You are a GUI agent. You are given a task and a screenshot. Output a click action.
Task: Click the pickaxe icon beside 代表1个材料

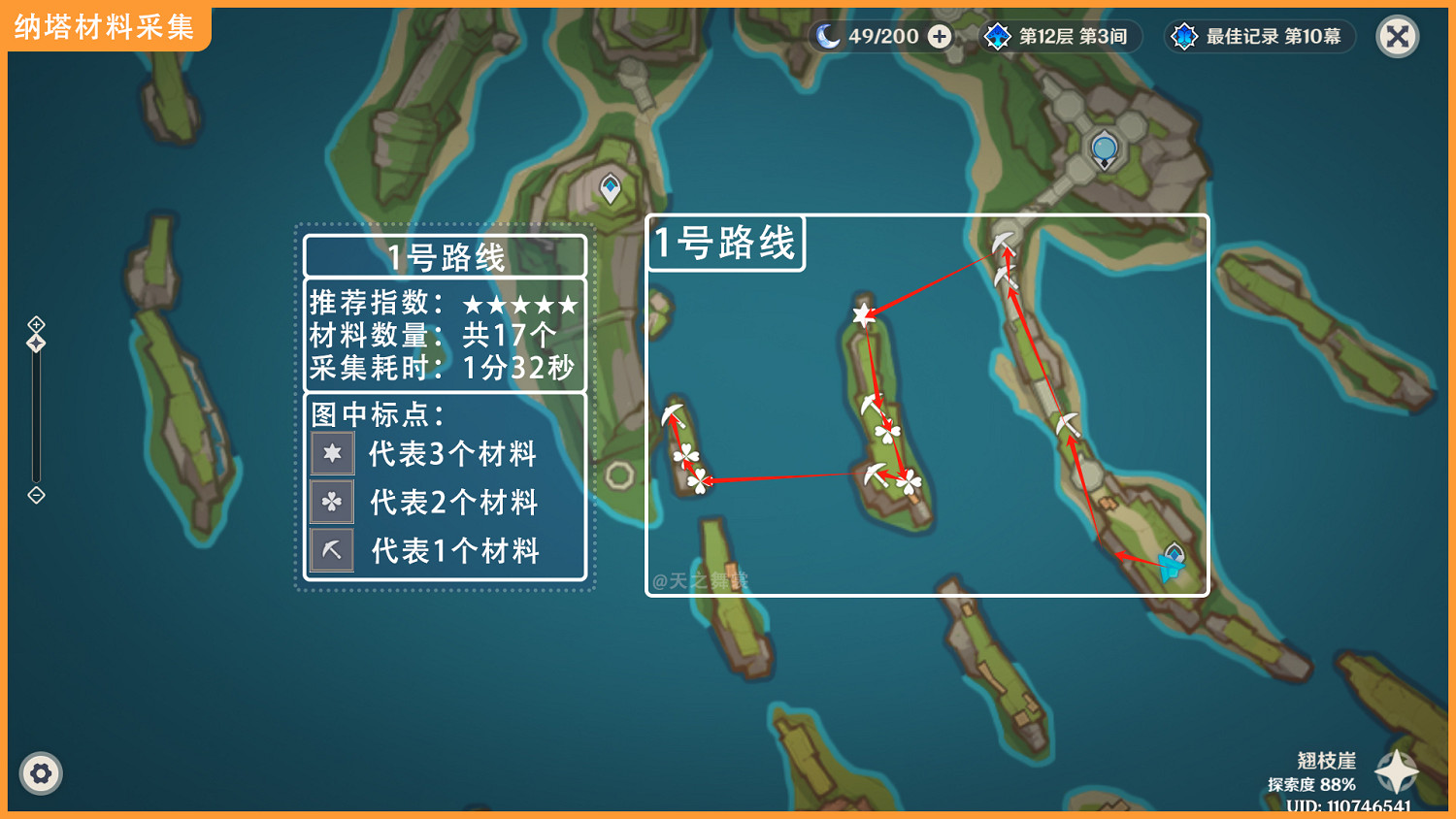click(332, 550)
